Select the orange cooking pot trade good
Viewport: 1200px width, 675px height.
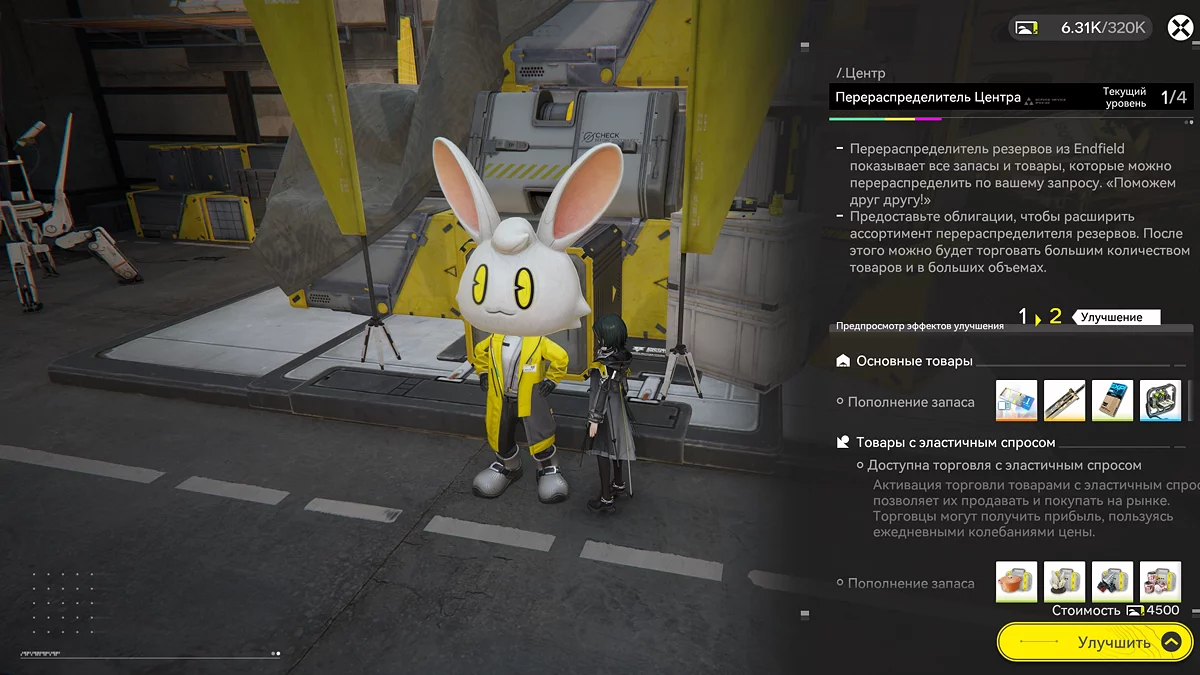click(1016, 581)
